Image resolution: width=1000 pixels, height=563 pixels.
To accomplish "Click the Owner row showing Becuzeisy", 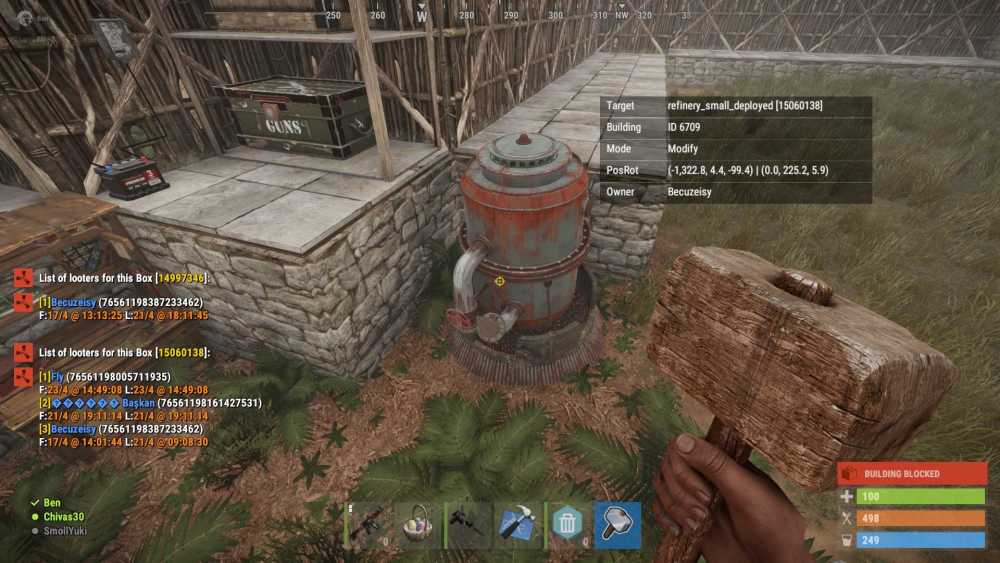I will tap(735, 192).
